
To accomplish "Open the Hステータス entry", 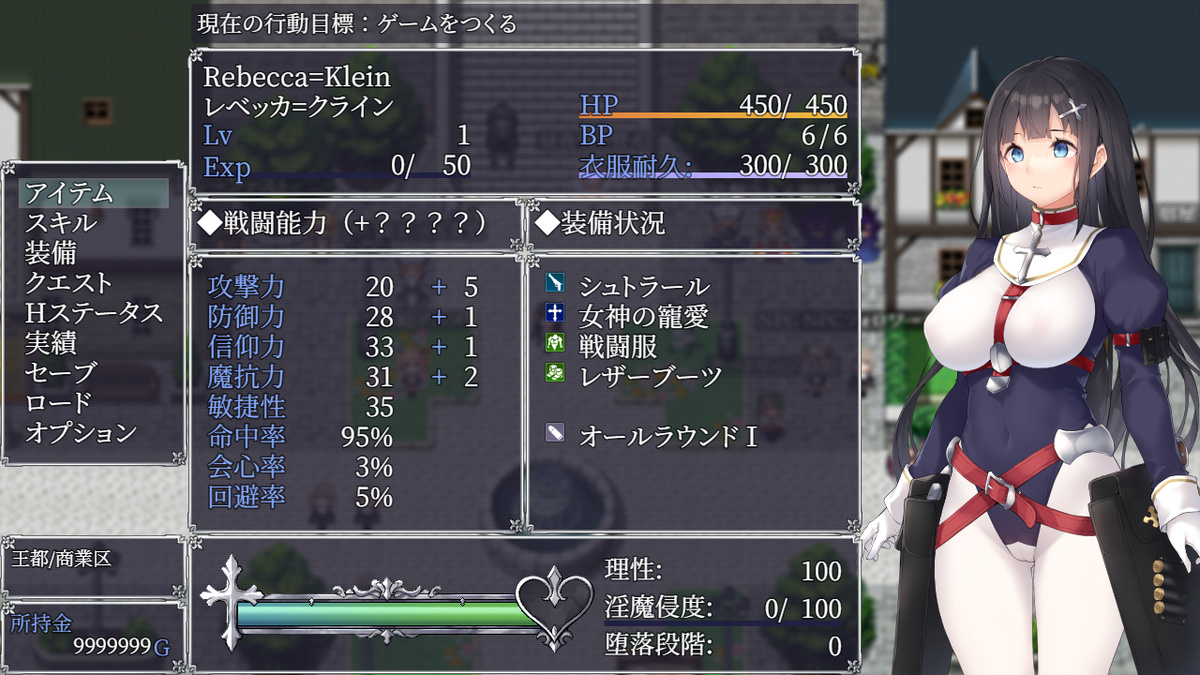I will (x=93, y=313).
